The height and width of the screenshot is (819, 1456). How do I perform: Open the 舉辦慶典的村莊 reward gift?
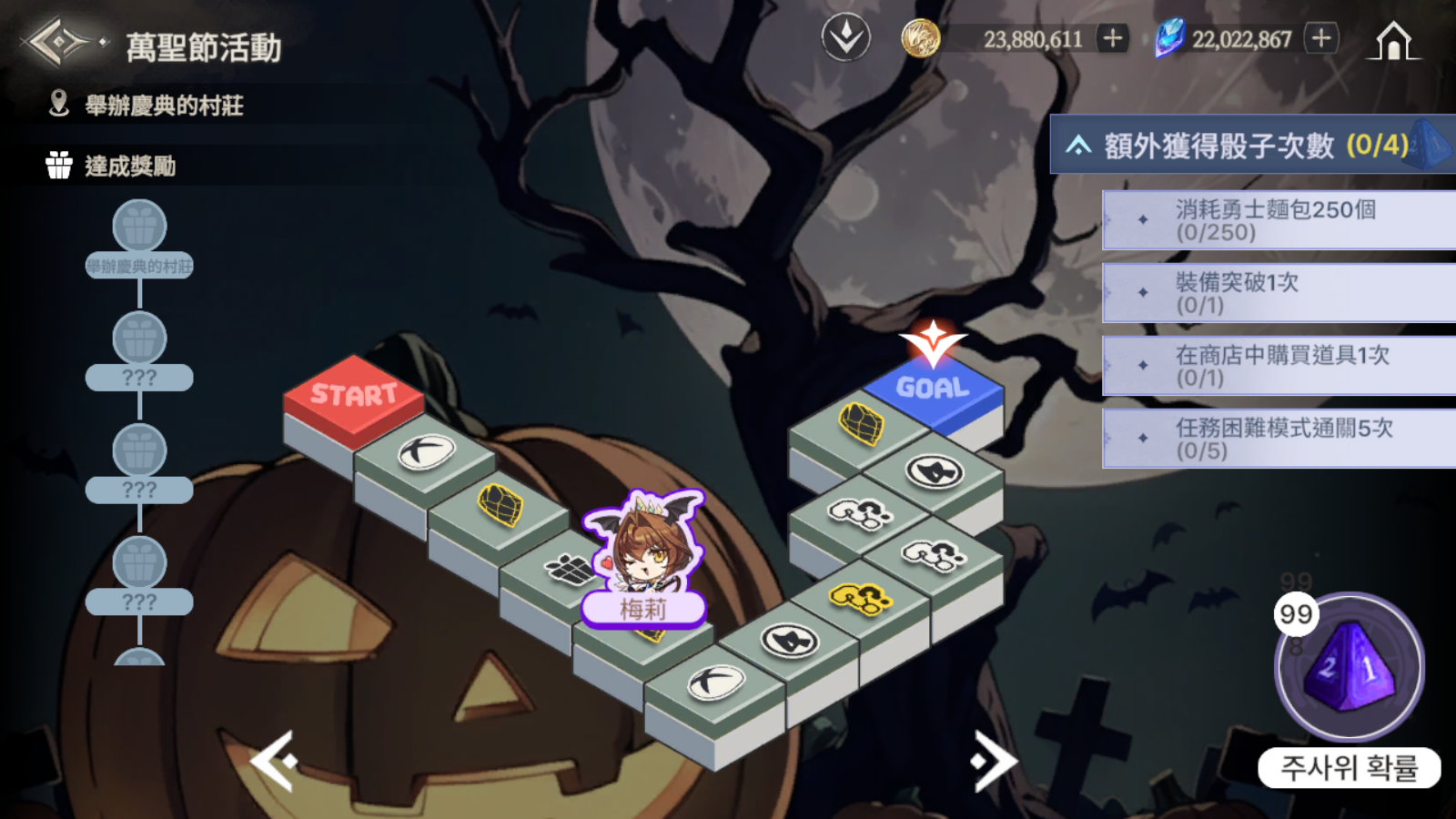139,227
